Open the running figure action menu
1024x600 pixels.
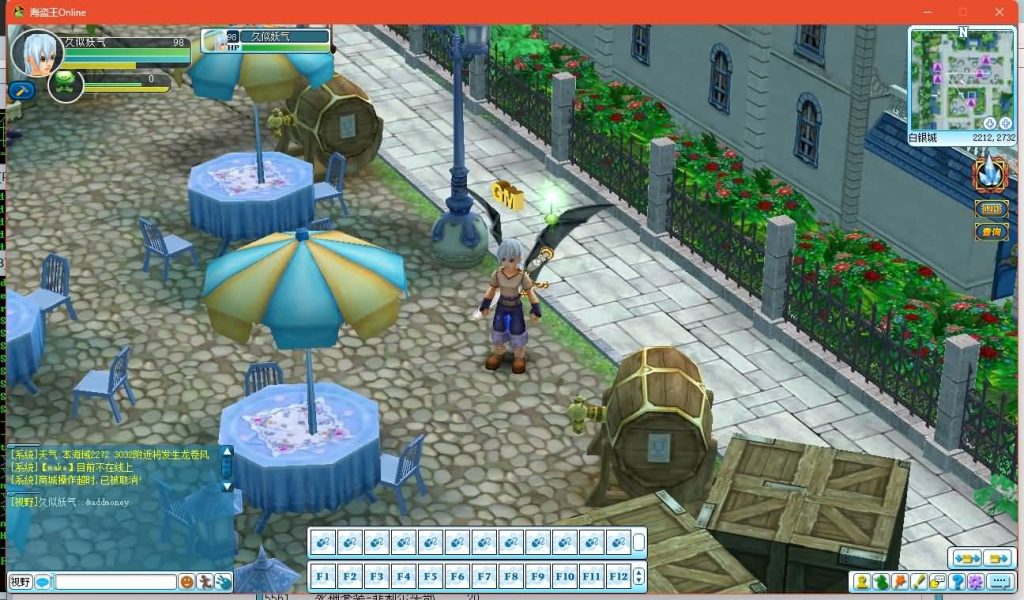[x=205, y=581]
